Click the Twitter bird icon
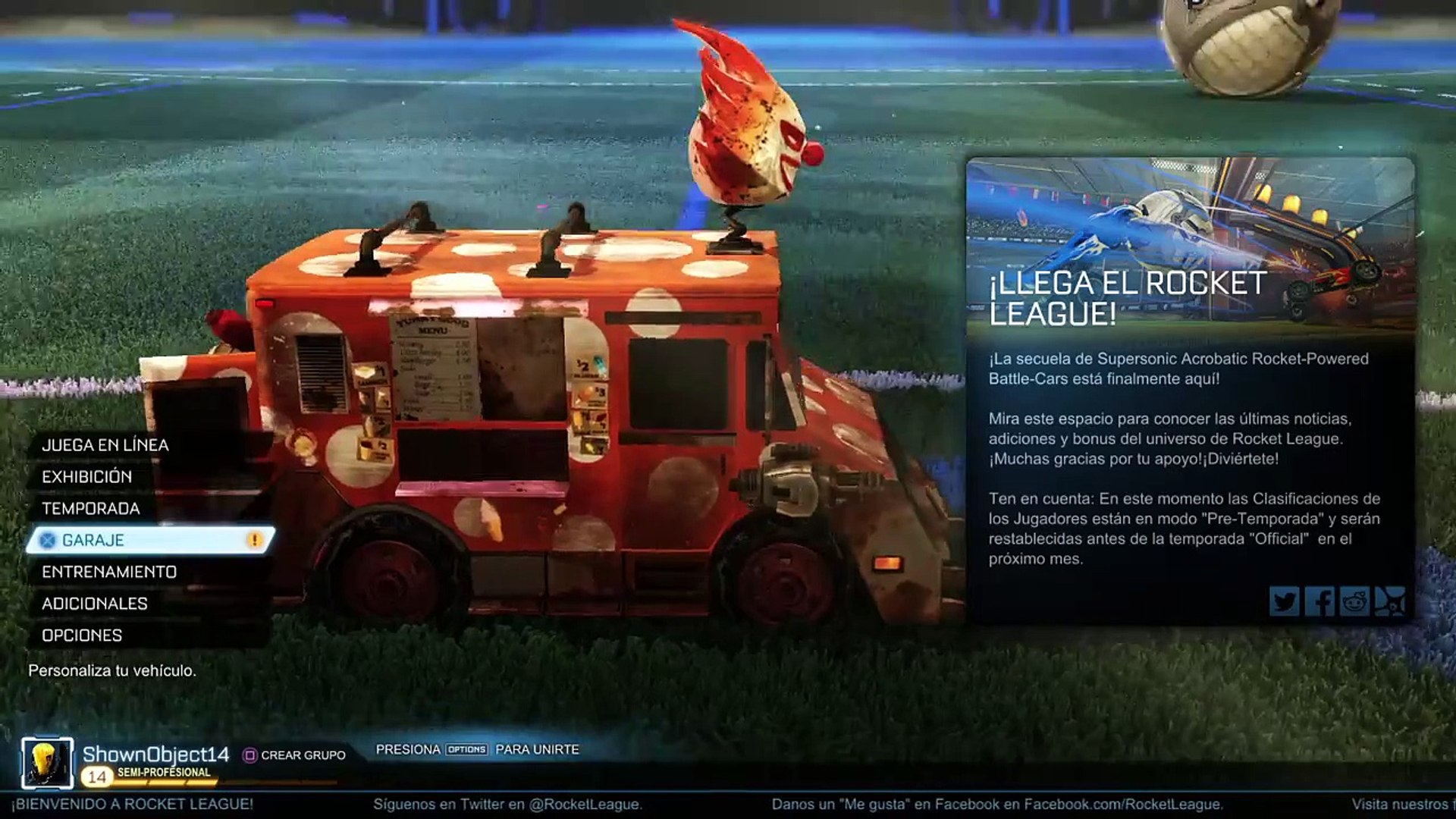1456x819 pixels. (1284, 602)
